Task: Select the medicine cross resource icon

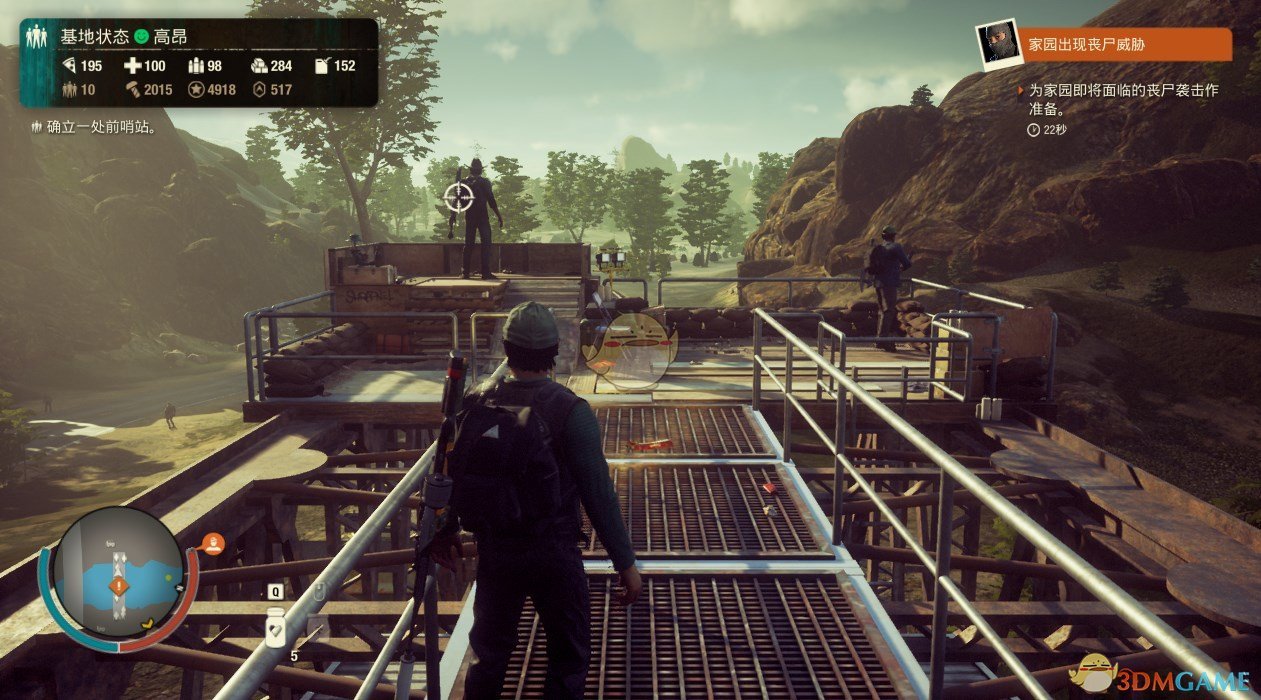Action: point(132,66)
